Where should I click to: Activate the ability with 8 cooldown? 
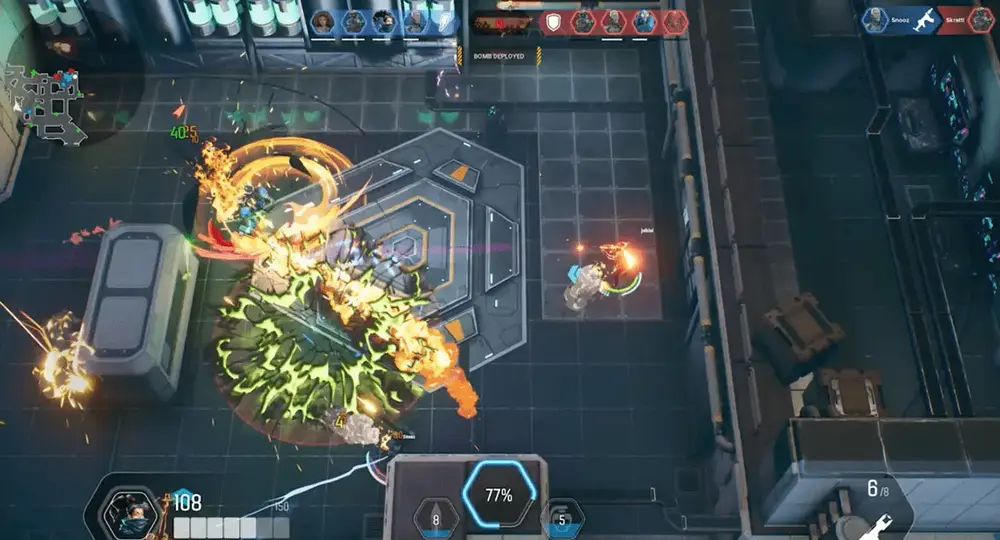(x=436, y=518)
